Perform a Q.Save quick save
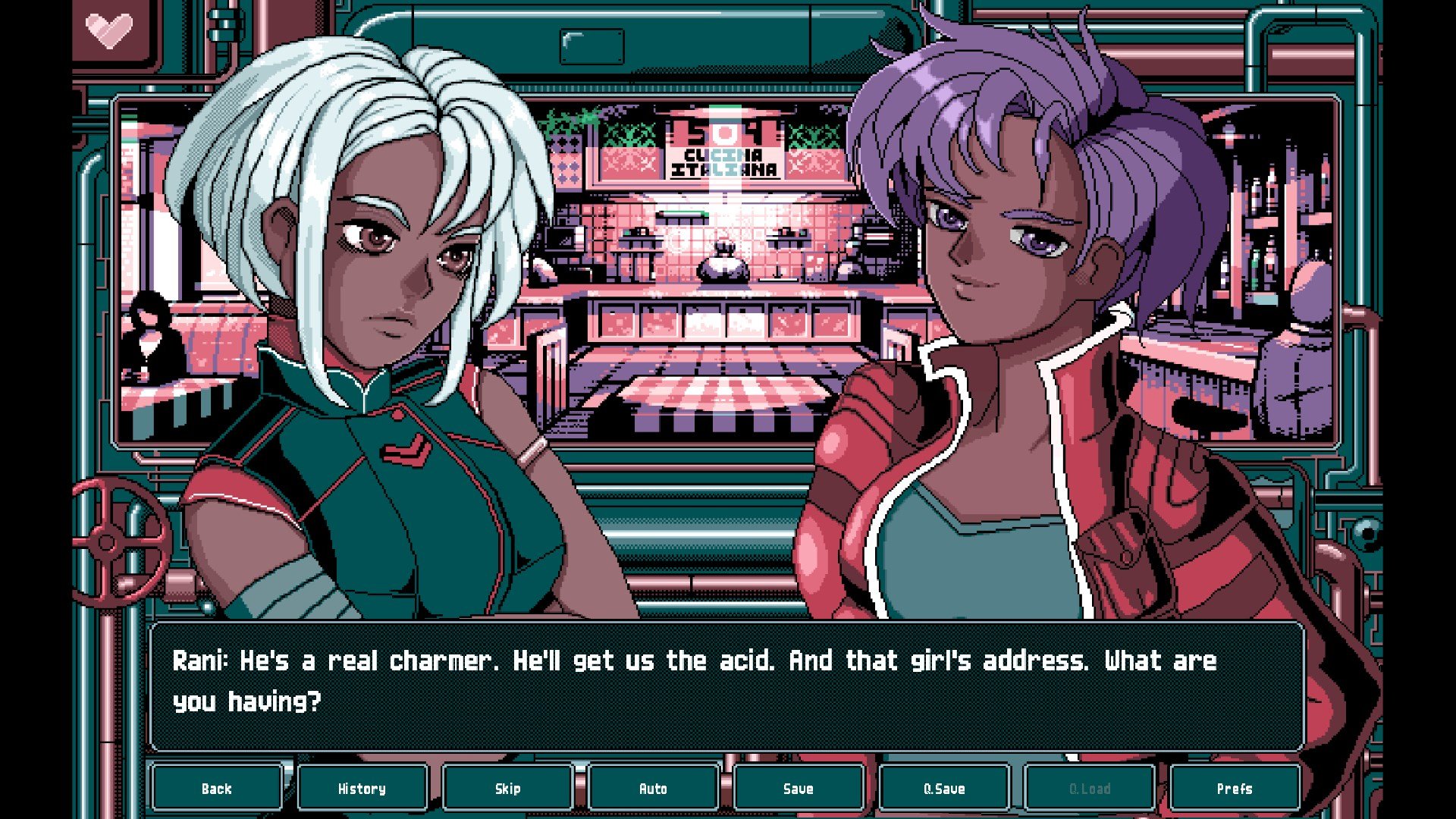This screenshot has width=1456, height=819. coord(944,789)
